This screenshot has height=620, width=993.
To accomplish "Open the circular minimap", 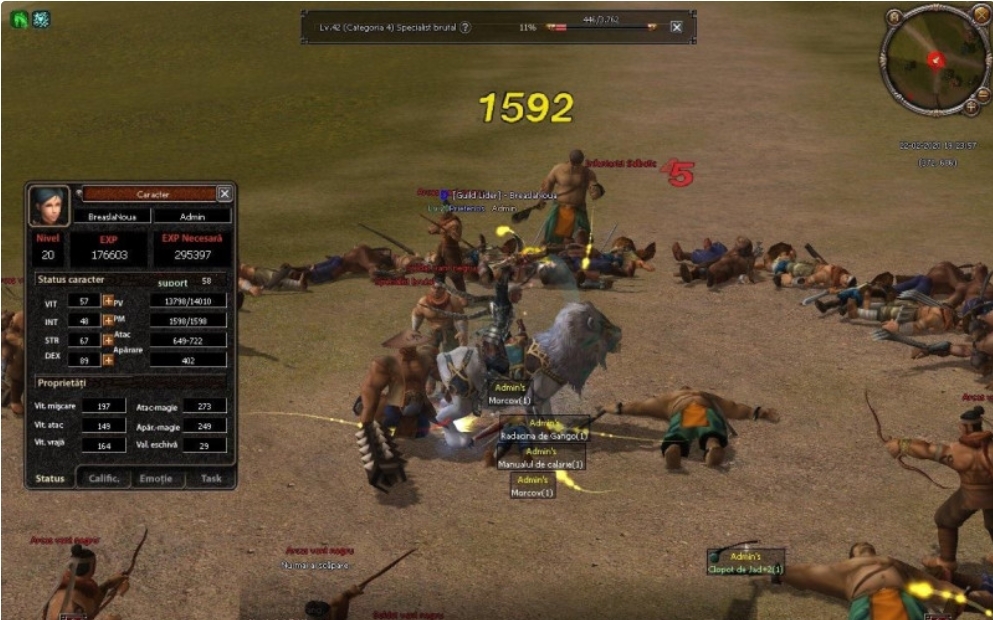I will [x=935, y=60].
